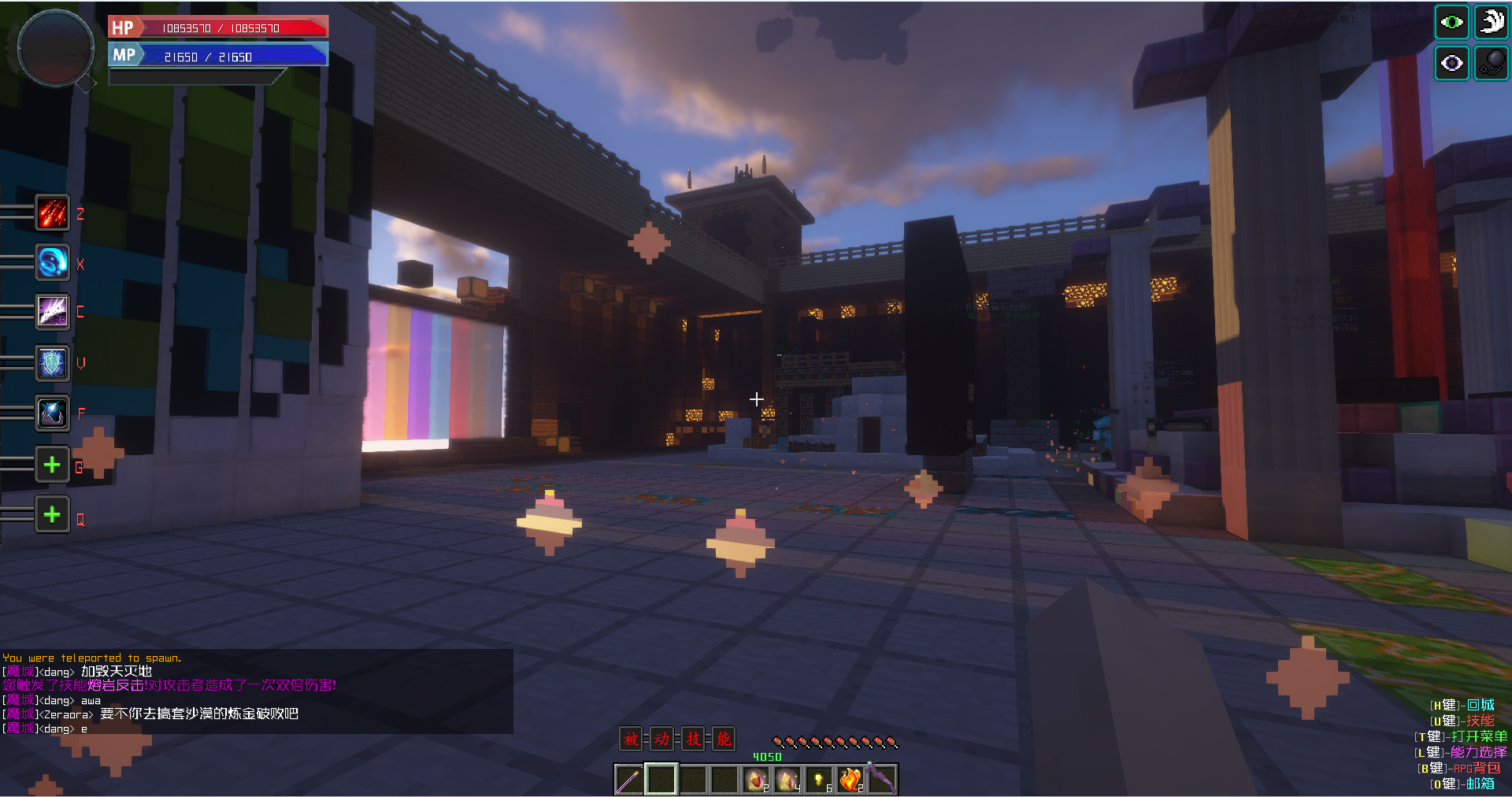Select the flame item hotbar slot
Screen dimensions: 1512x797
pos(850,780)
